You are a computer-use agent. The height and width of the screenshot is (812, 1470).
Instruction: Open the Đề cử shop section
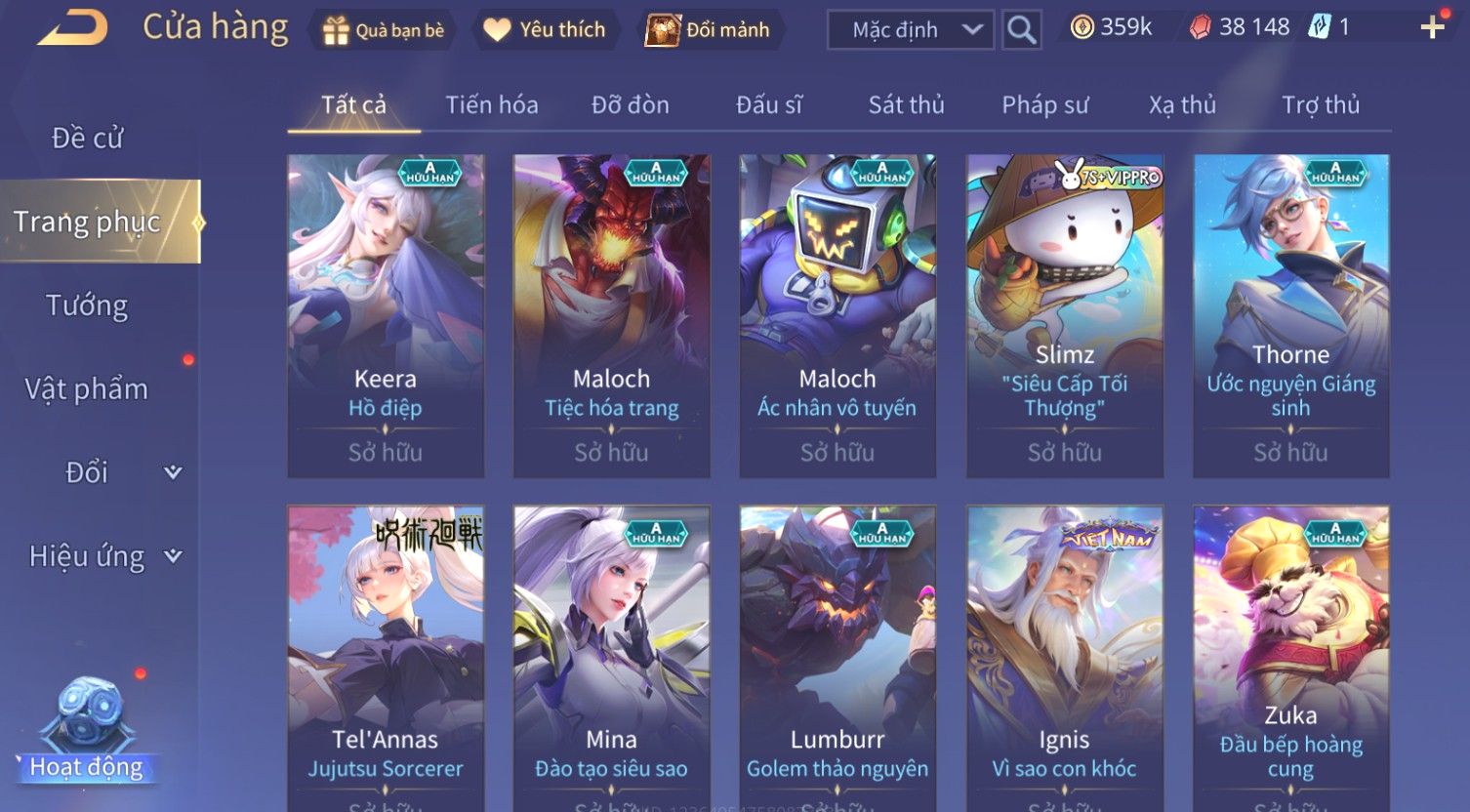tap(88, 139)
